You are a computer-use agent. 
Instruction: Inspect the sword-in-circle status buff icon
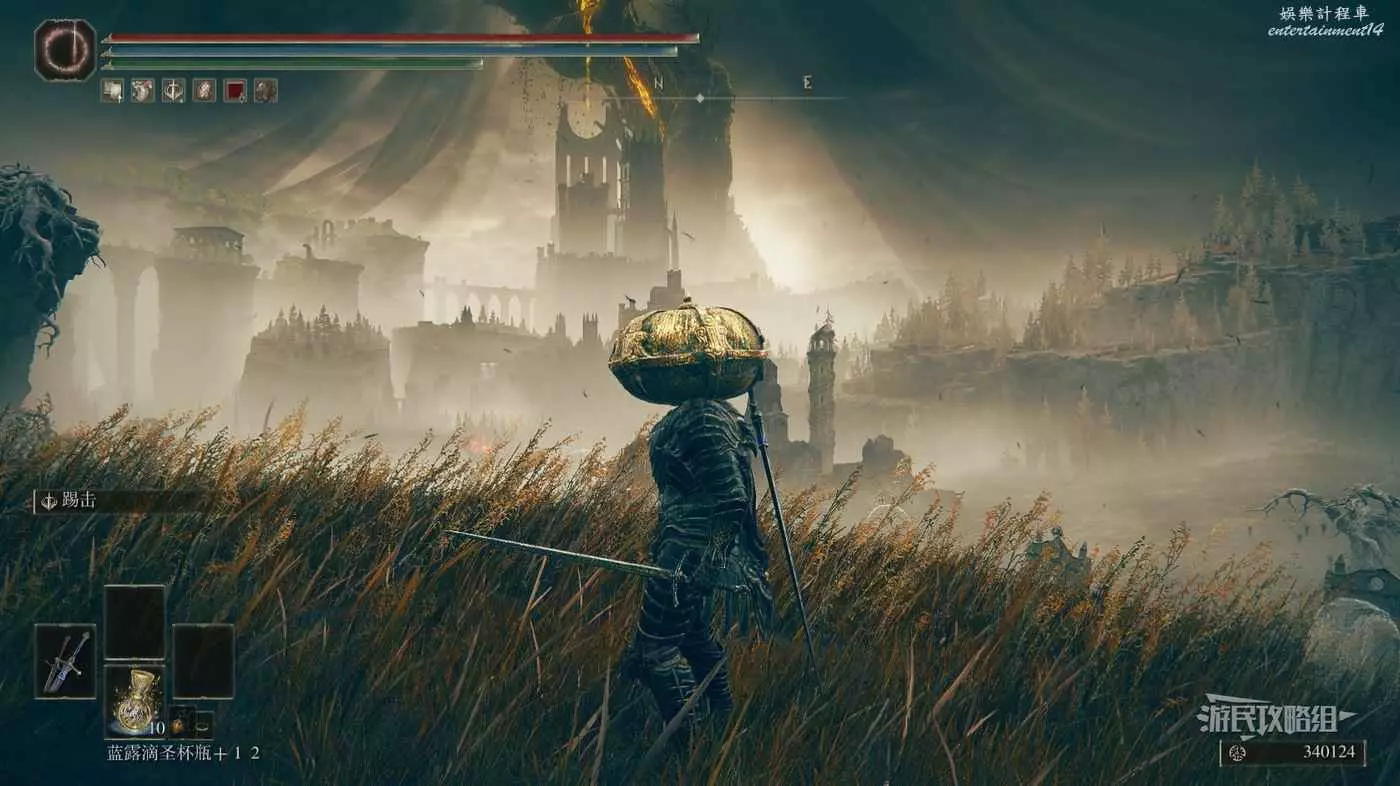[174, 91]
